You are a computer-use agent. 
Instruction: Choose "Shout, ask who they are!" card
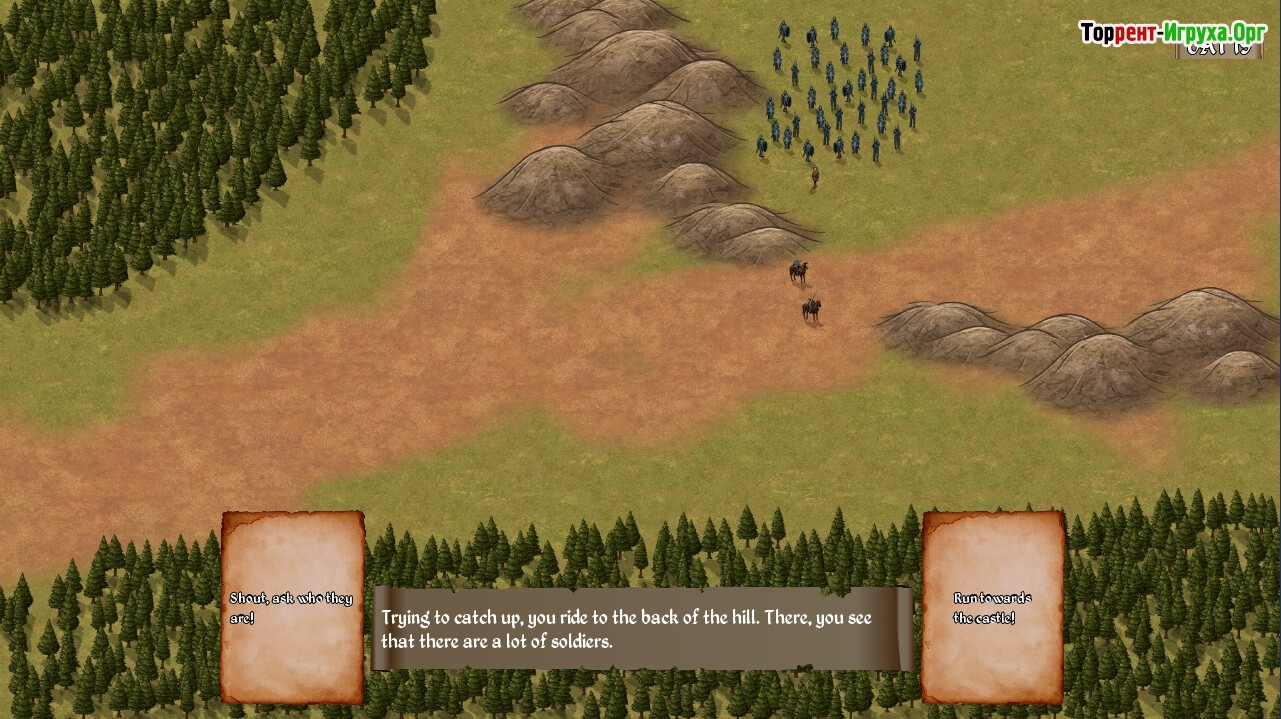292,607
